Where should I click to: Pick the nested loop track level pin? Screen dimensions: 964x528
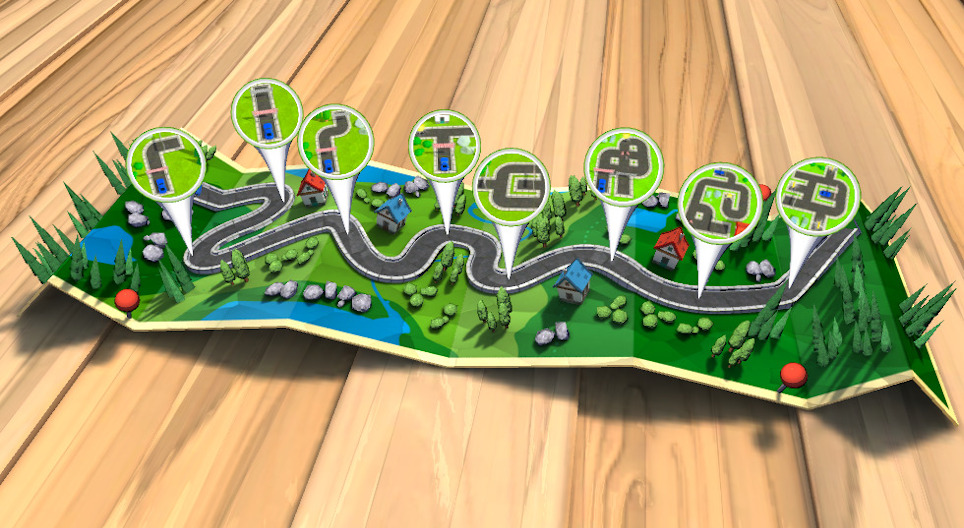pos(510,182)
